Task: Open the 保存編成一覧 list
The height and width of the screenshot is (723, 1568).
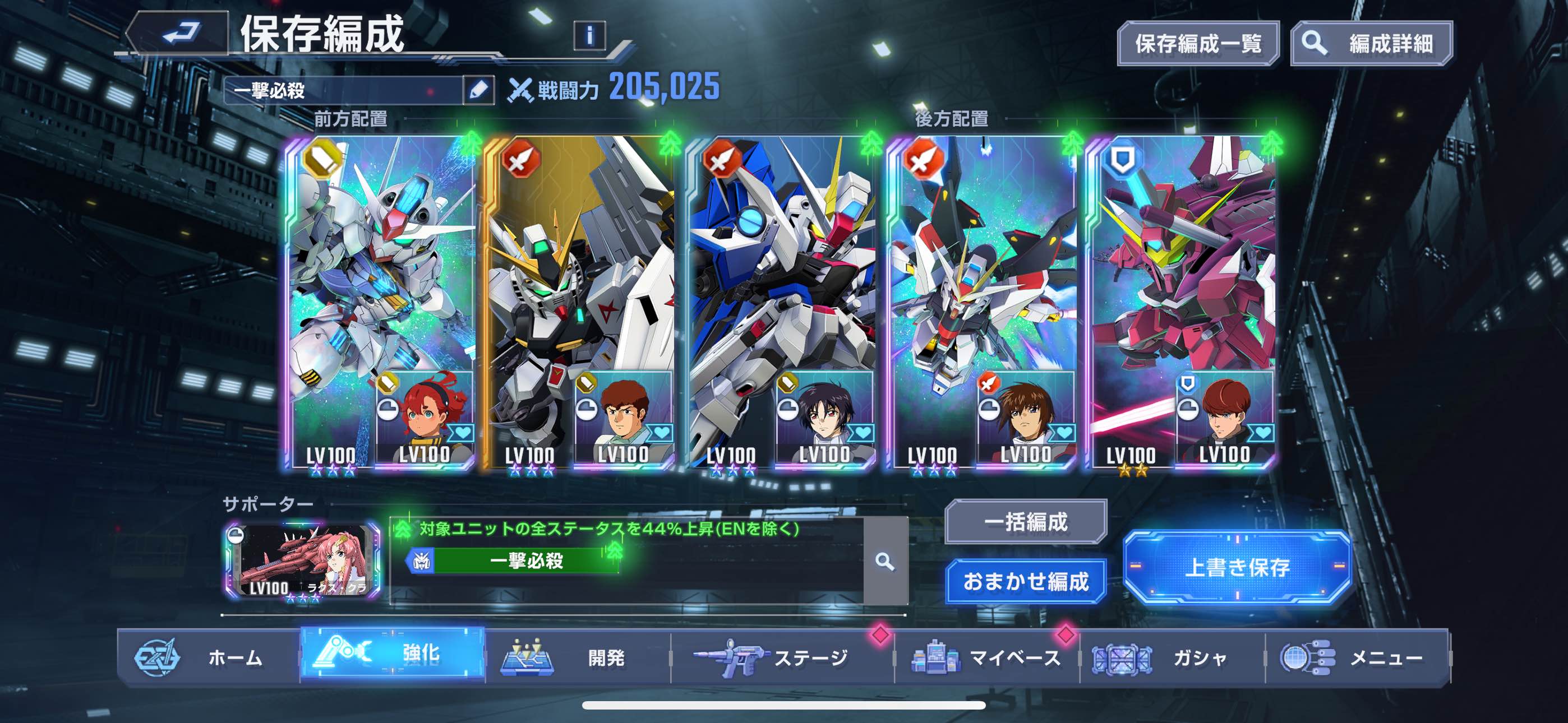Action: pos(1197,44)
